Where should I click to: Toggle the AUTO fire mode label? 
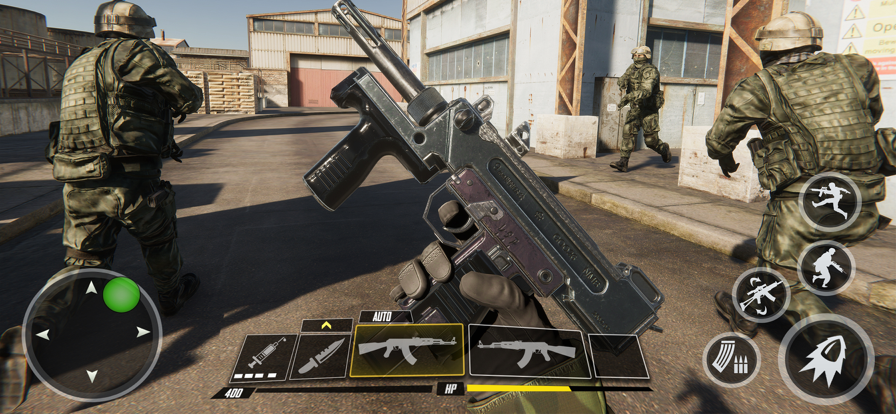385,317
